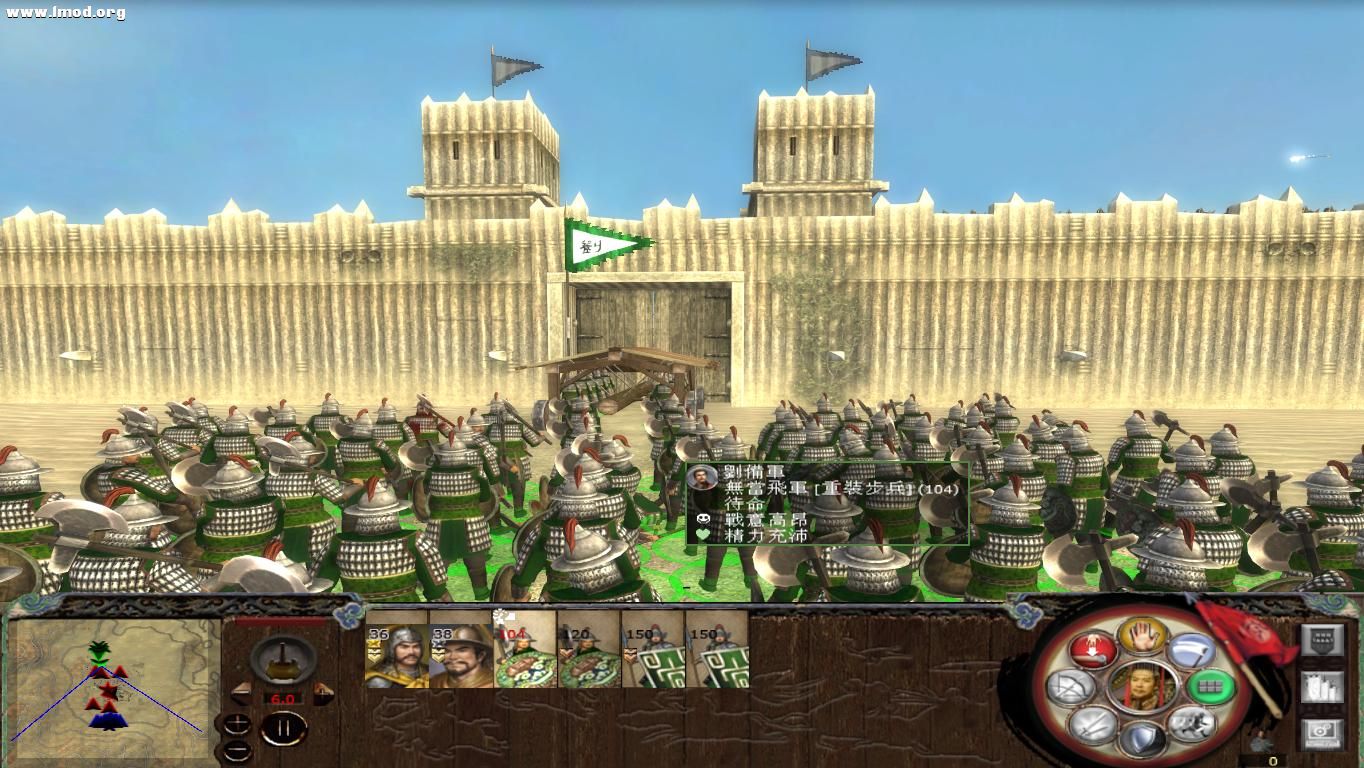Toggle fire at will with the bow icon

(x=1070, y=685)
